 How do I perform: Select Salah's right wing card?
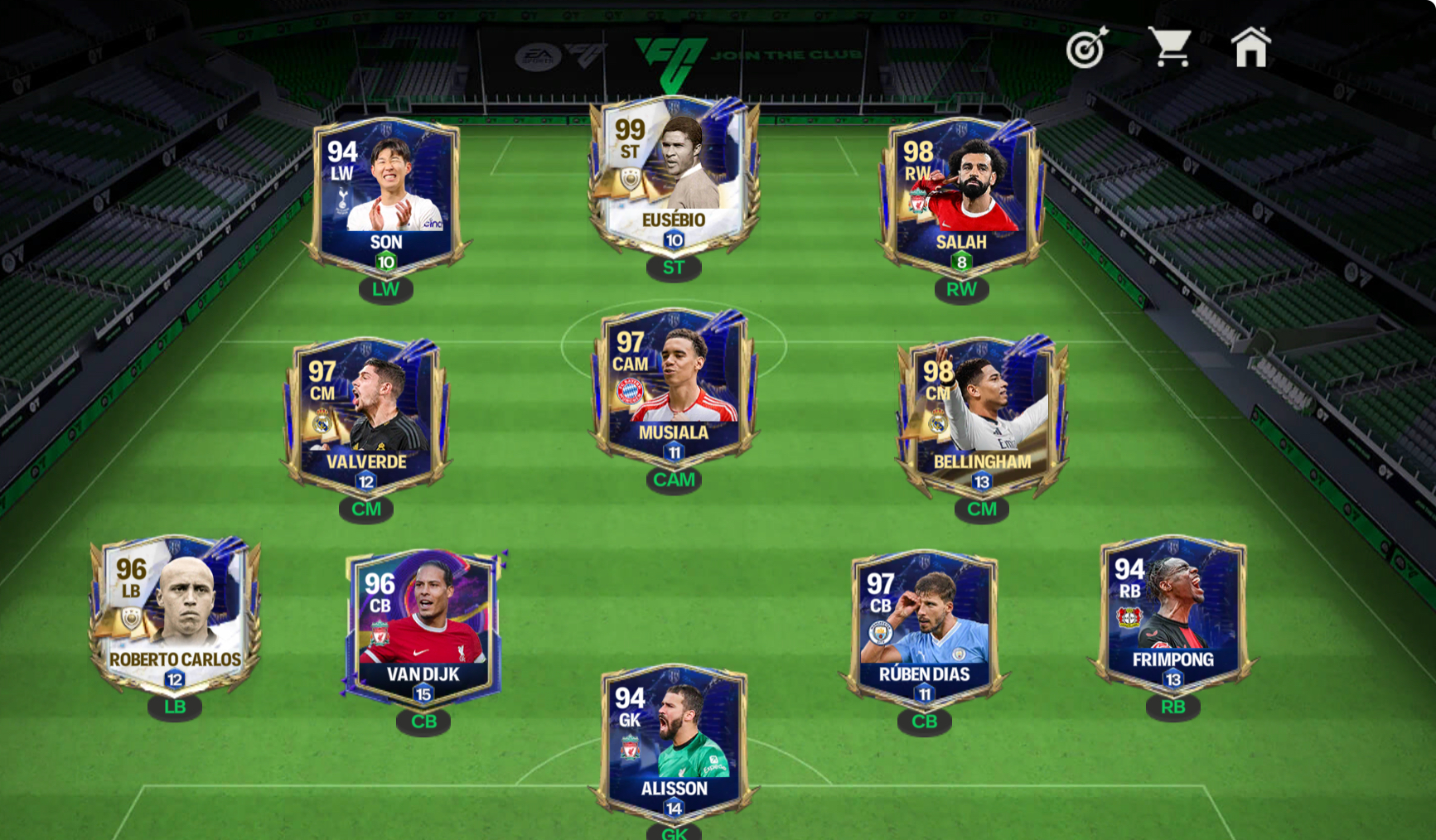(x=961, y=196)
